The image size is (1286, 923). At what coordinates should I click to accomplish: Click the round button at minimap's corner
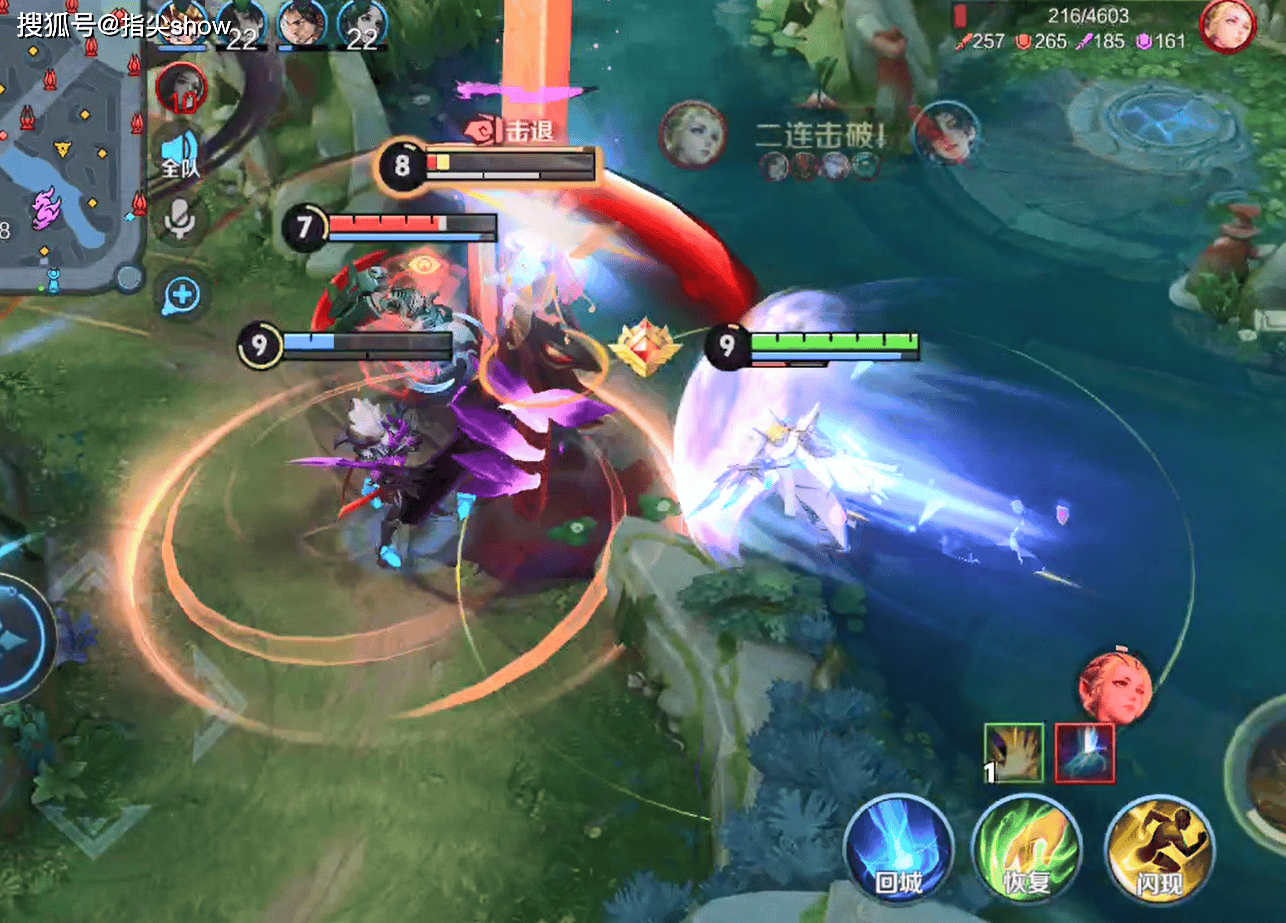point(129,277)
